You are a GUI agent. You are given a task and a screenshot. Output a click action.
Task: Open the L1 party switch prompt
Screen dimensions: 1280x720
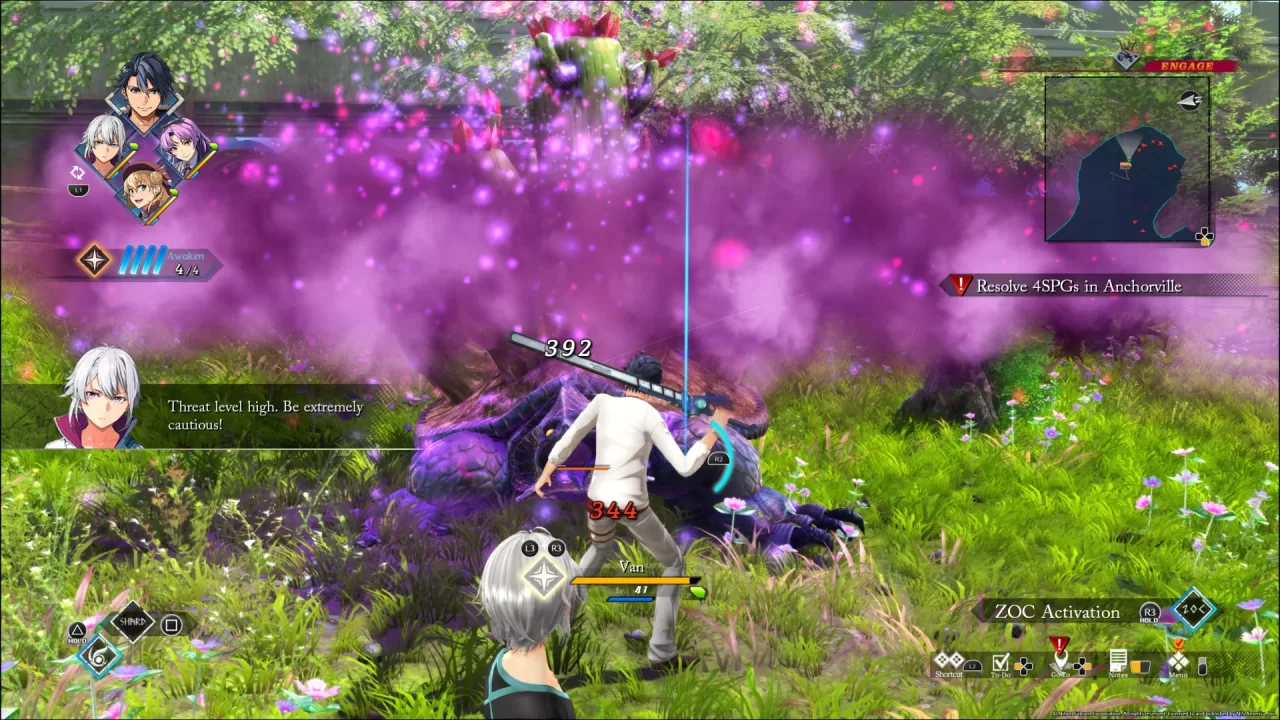[78, 190]
